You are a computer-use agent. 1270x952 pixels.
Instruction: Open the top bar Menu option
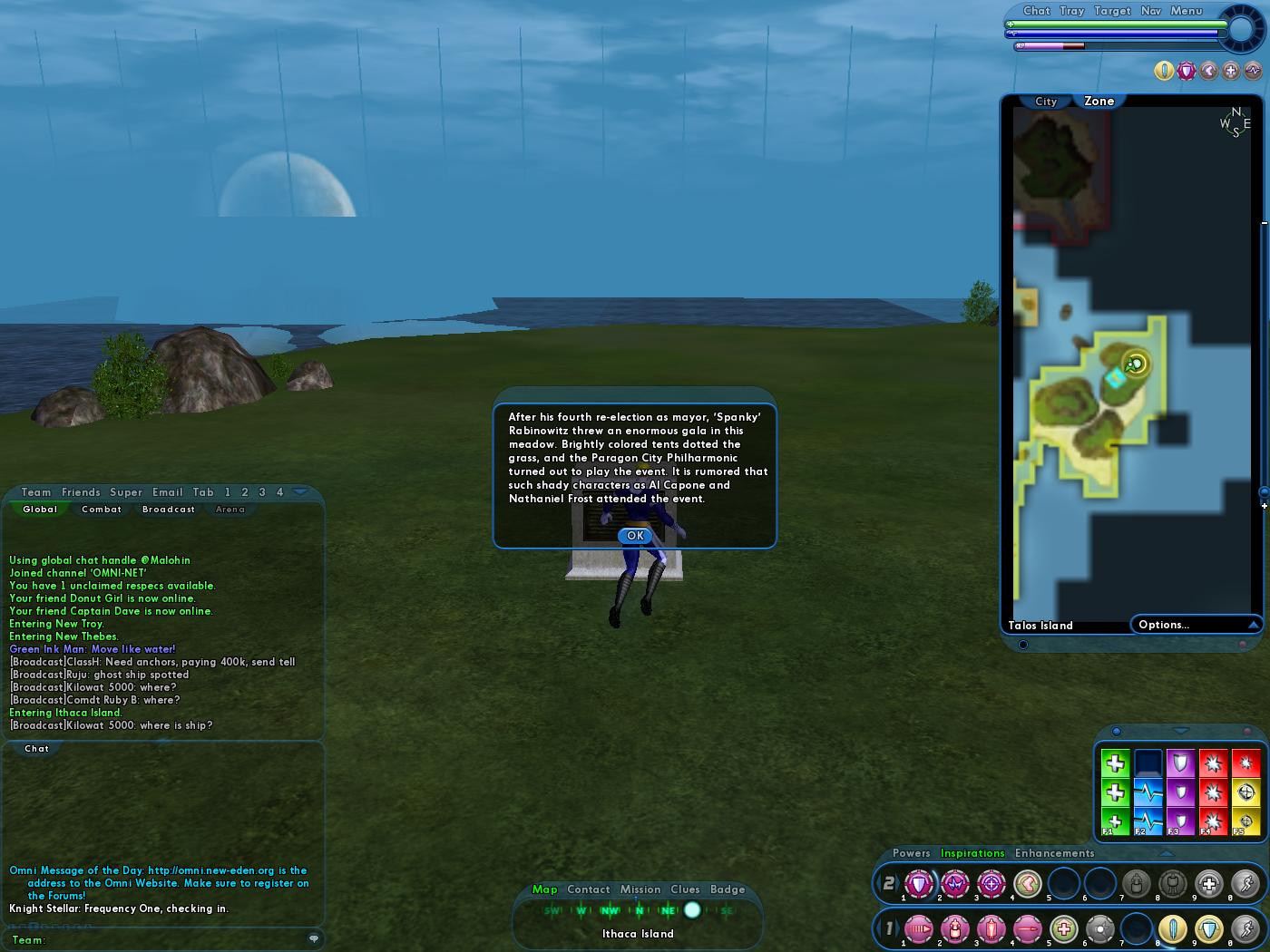(1186, 11)
